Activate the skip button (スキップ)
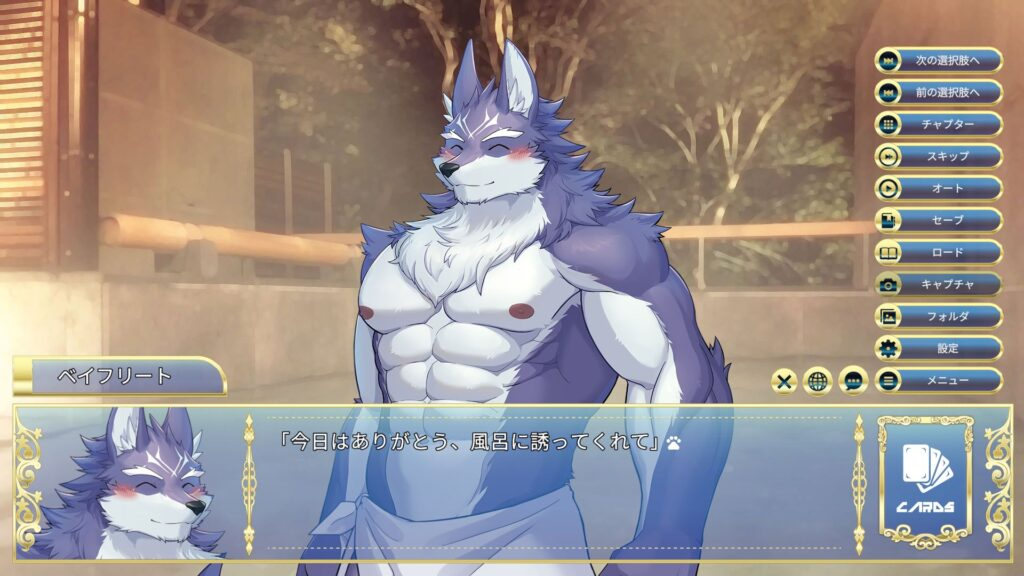This screenshot has height=576, width=1024. pos(938,156)
